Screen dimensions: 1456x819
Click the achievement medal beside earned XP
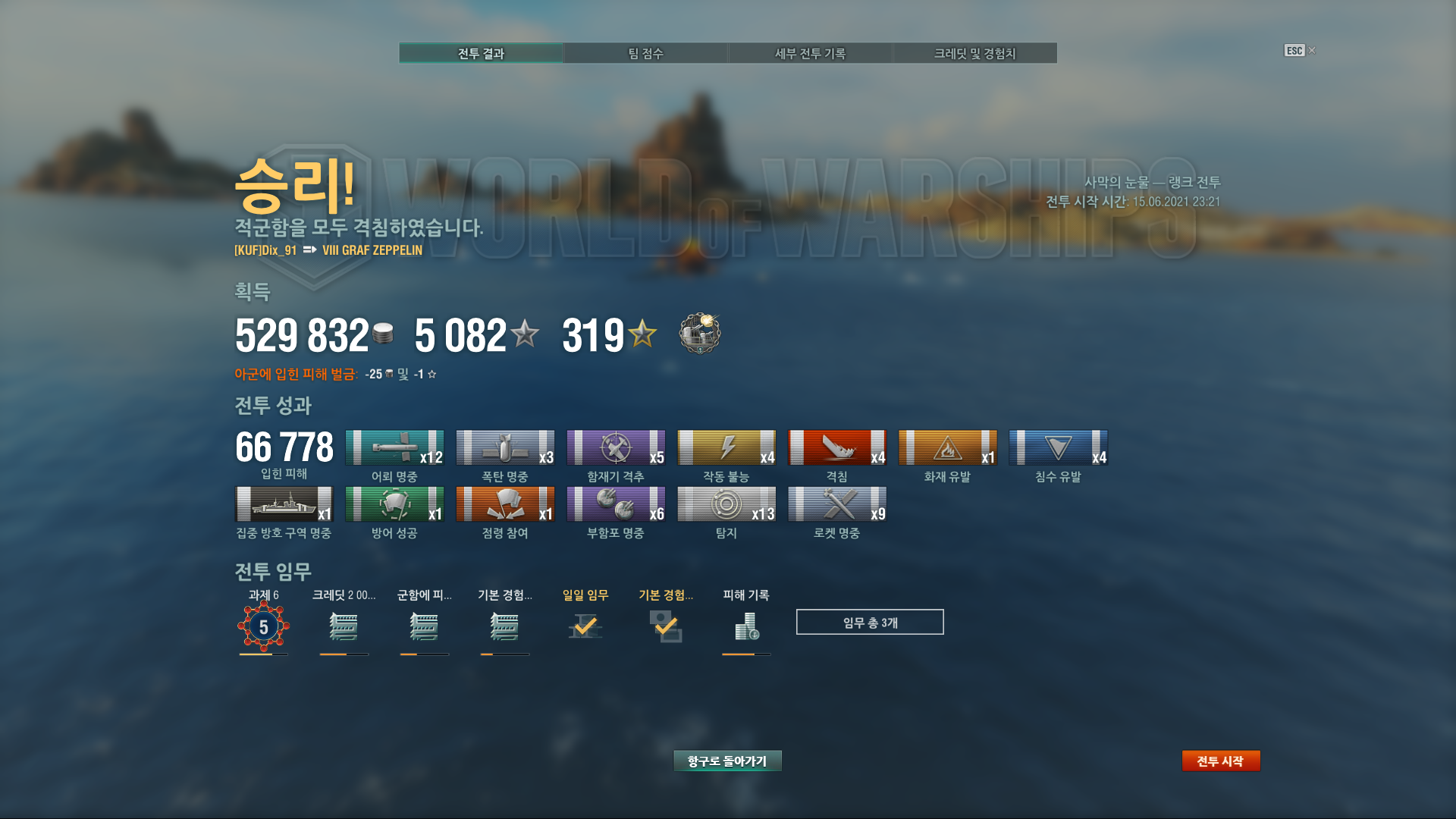click(x=699, y=334)
